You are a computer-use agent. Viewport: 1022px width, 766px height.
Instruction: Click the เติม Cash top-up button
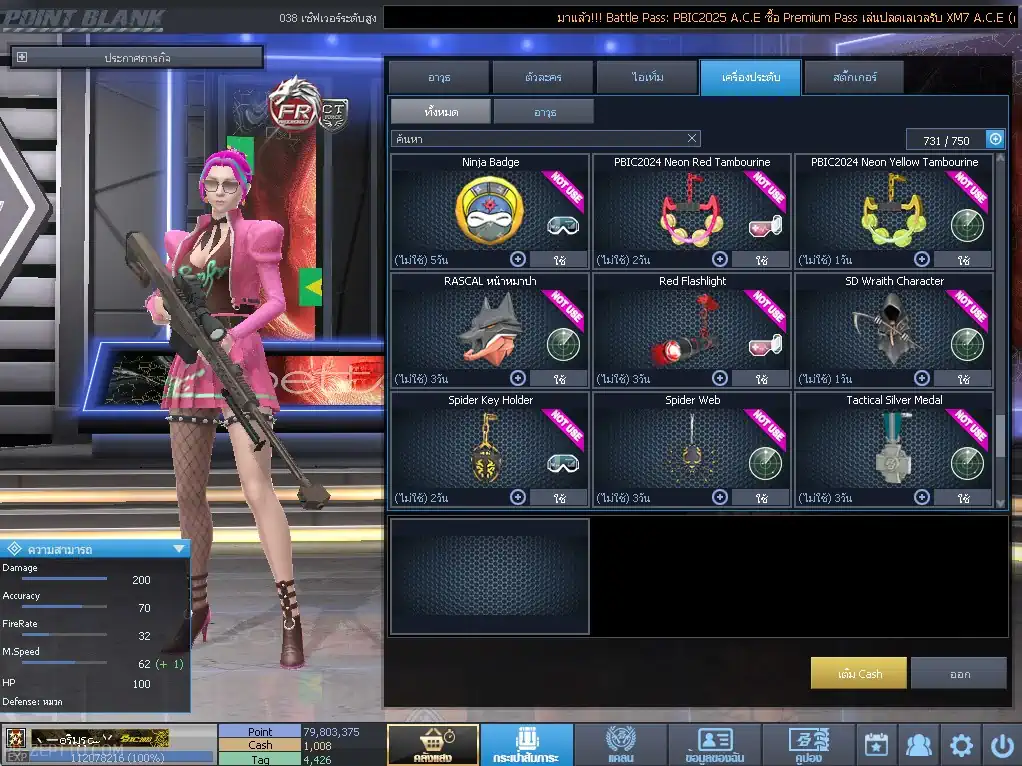pos(859,674)
